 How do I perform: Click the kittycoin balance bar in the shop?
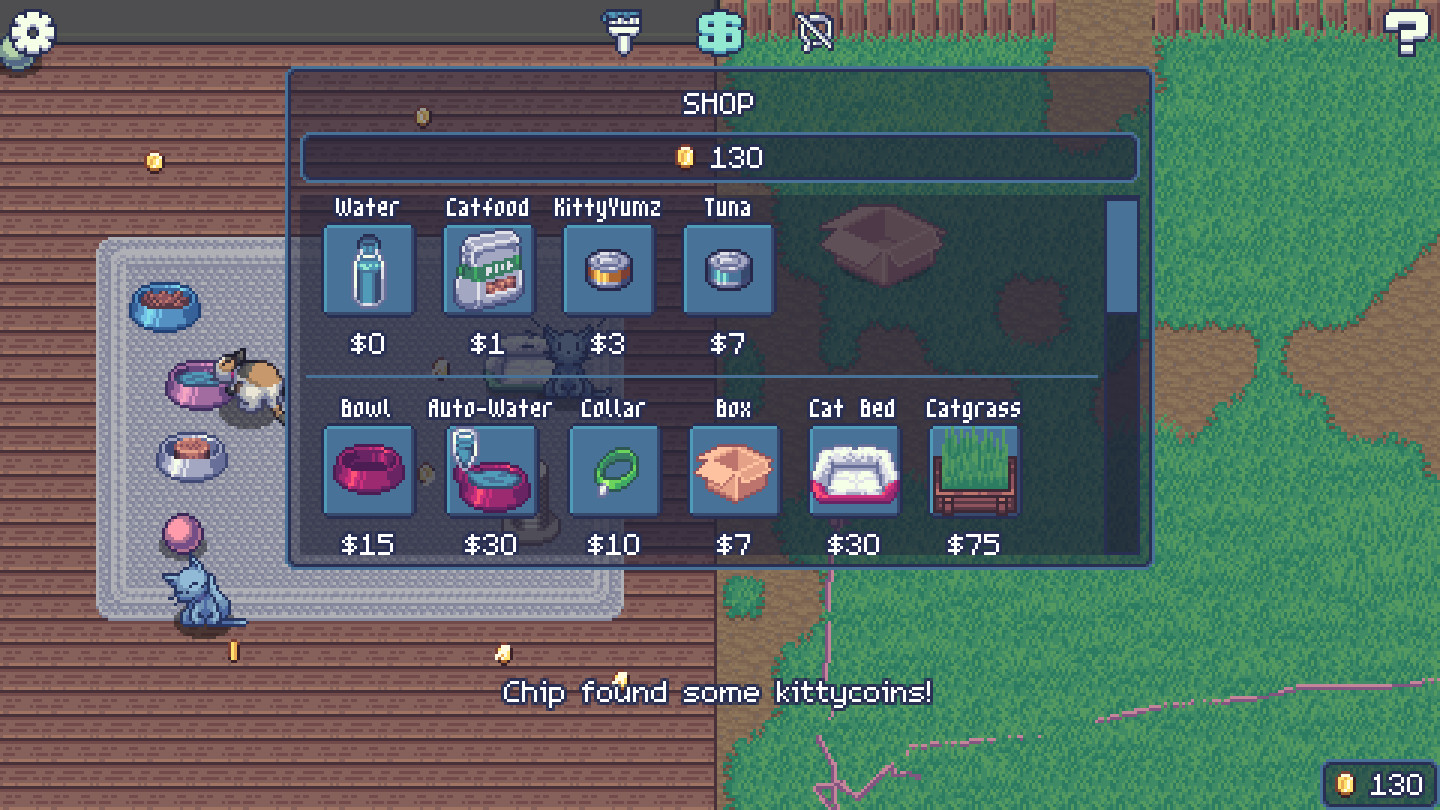coord(719,155)
